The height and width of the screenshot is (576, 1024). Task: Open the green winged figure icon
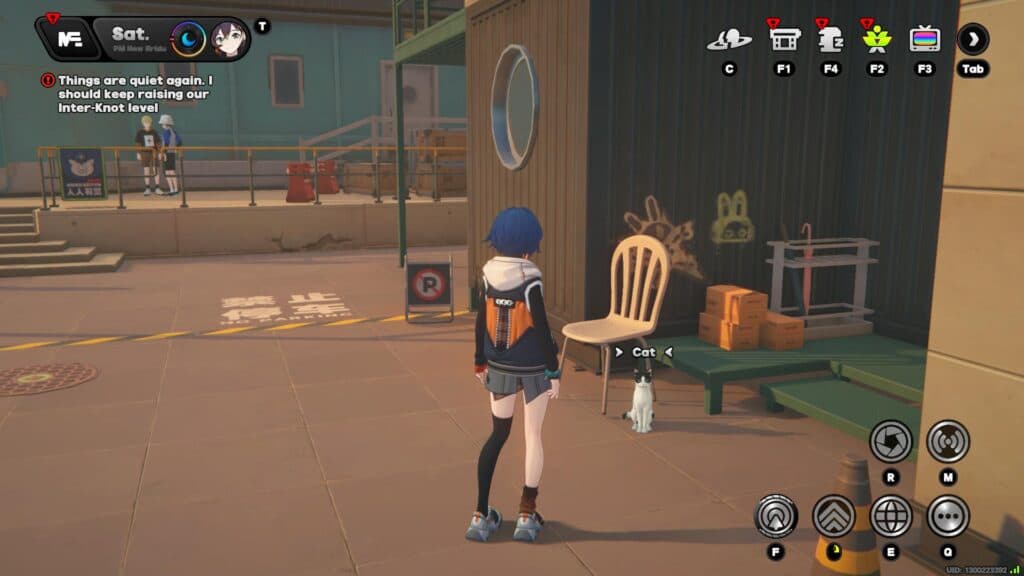point(877,40)
